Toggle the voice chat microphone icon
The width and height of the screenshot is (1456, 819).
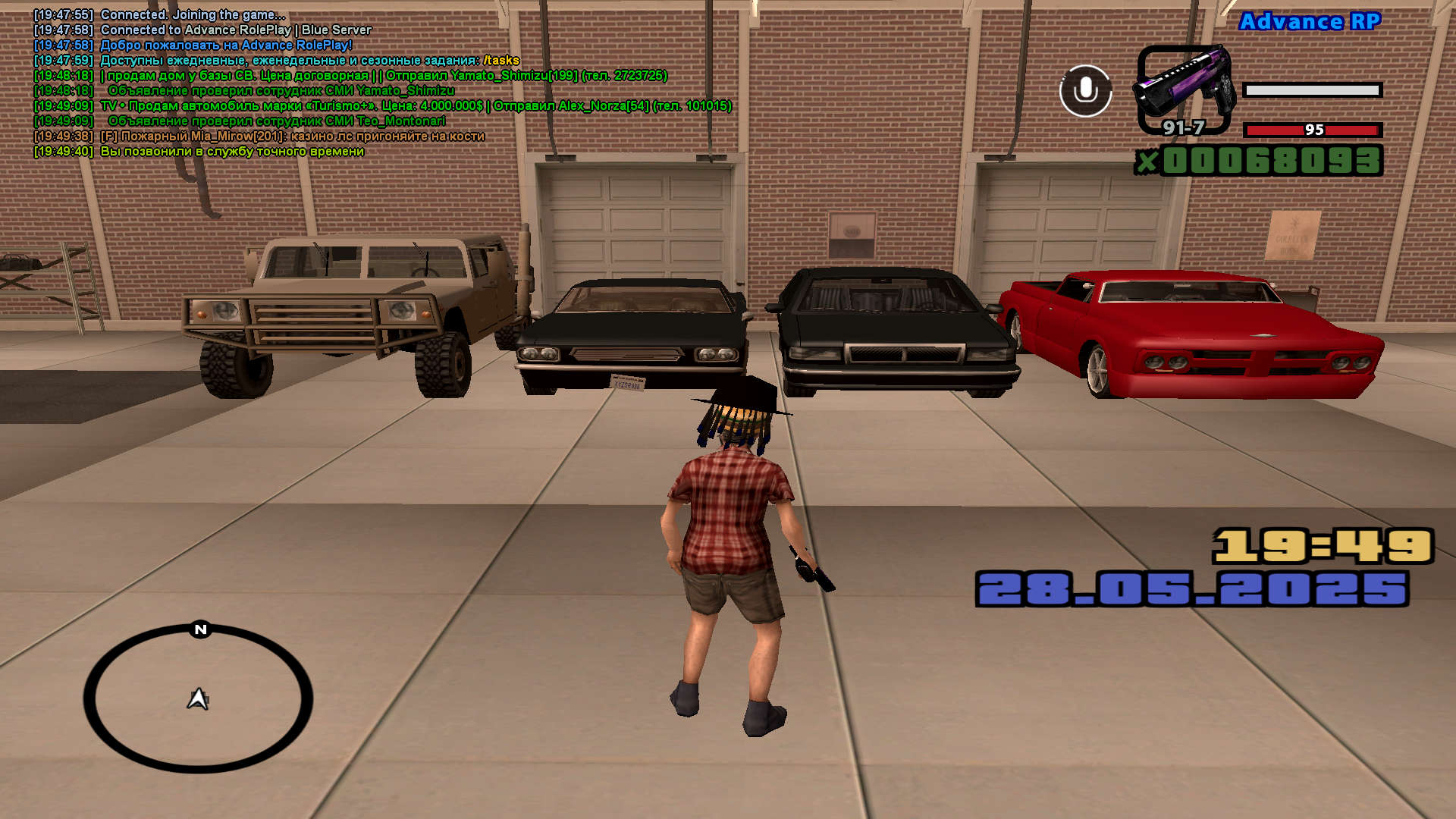pyautogui.click(x=1085, y=91)
